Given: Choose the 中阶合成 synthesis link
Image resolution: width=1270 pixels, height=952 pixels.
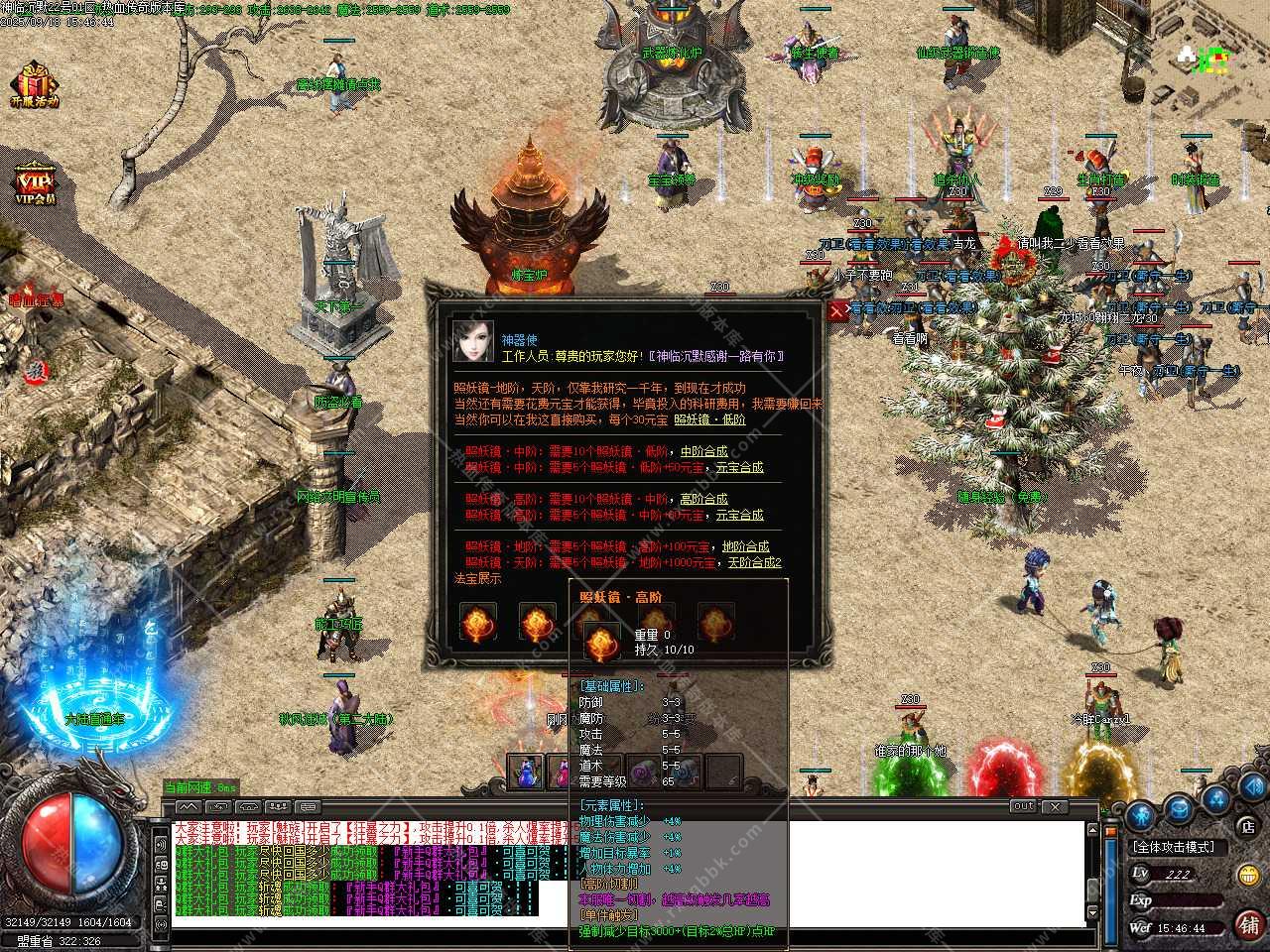Looking at the screenshot, I should 703,451.
